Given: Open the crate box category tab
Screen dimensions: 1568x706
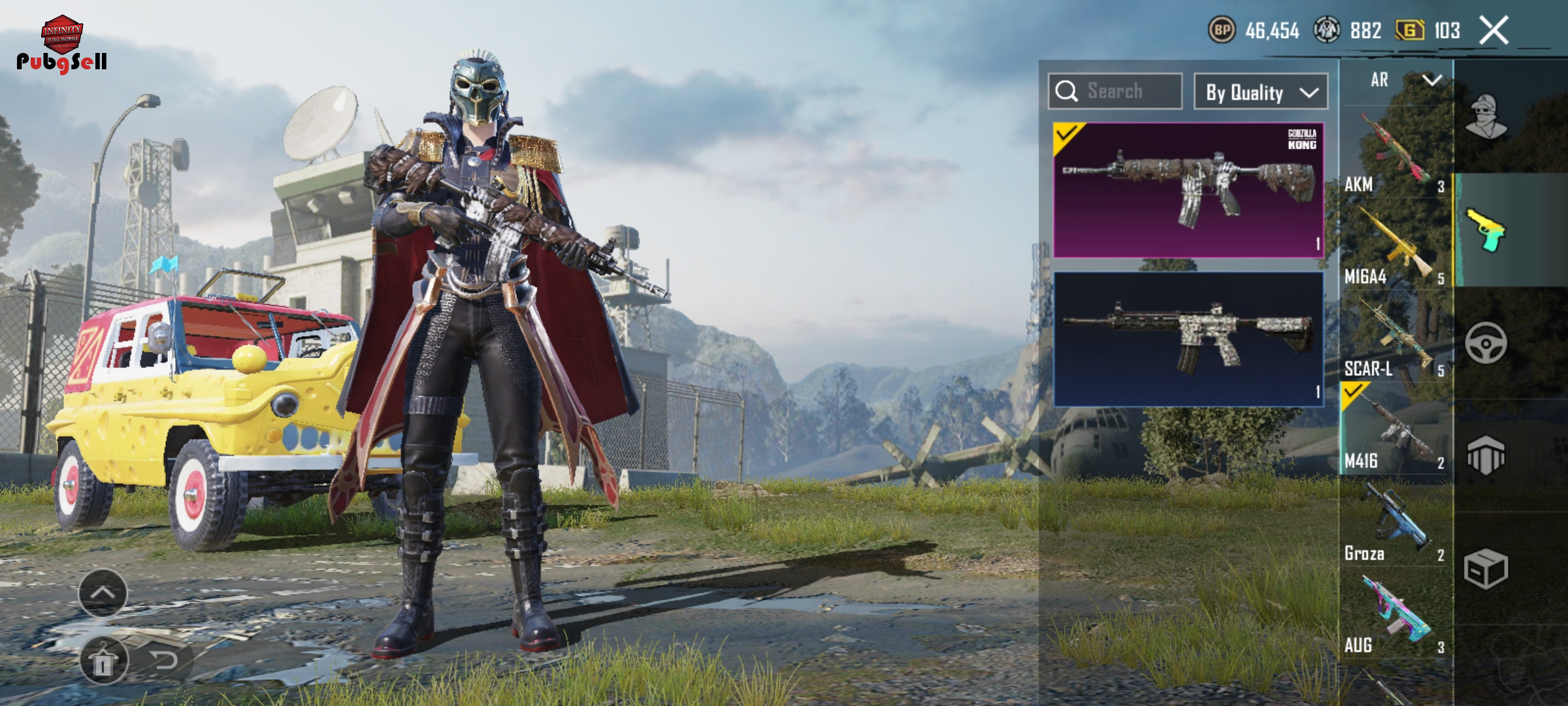Looking at the screenshot, I should [x=1486, y=569].
